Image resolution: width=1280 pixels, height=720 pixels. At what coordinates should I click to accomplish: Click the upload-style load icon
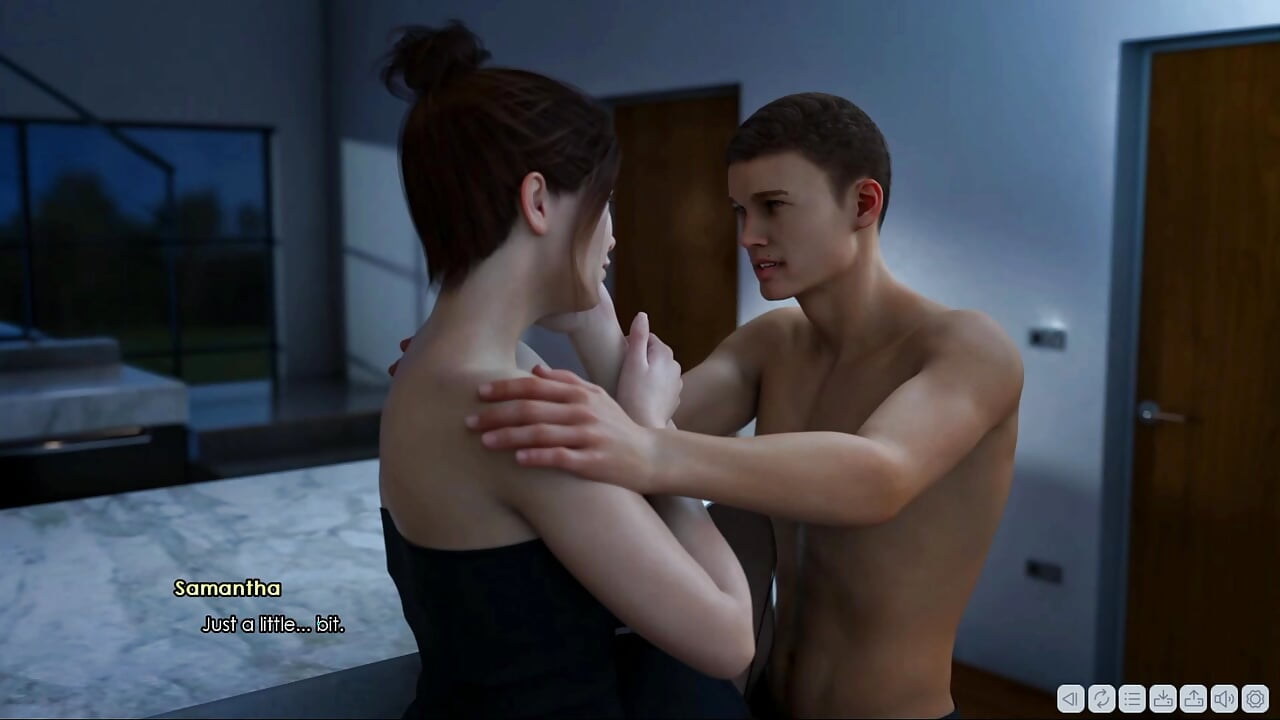pos(1194,699)
